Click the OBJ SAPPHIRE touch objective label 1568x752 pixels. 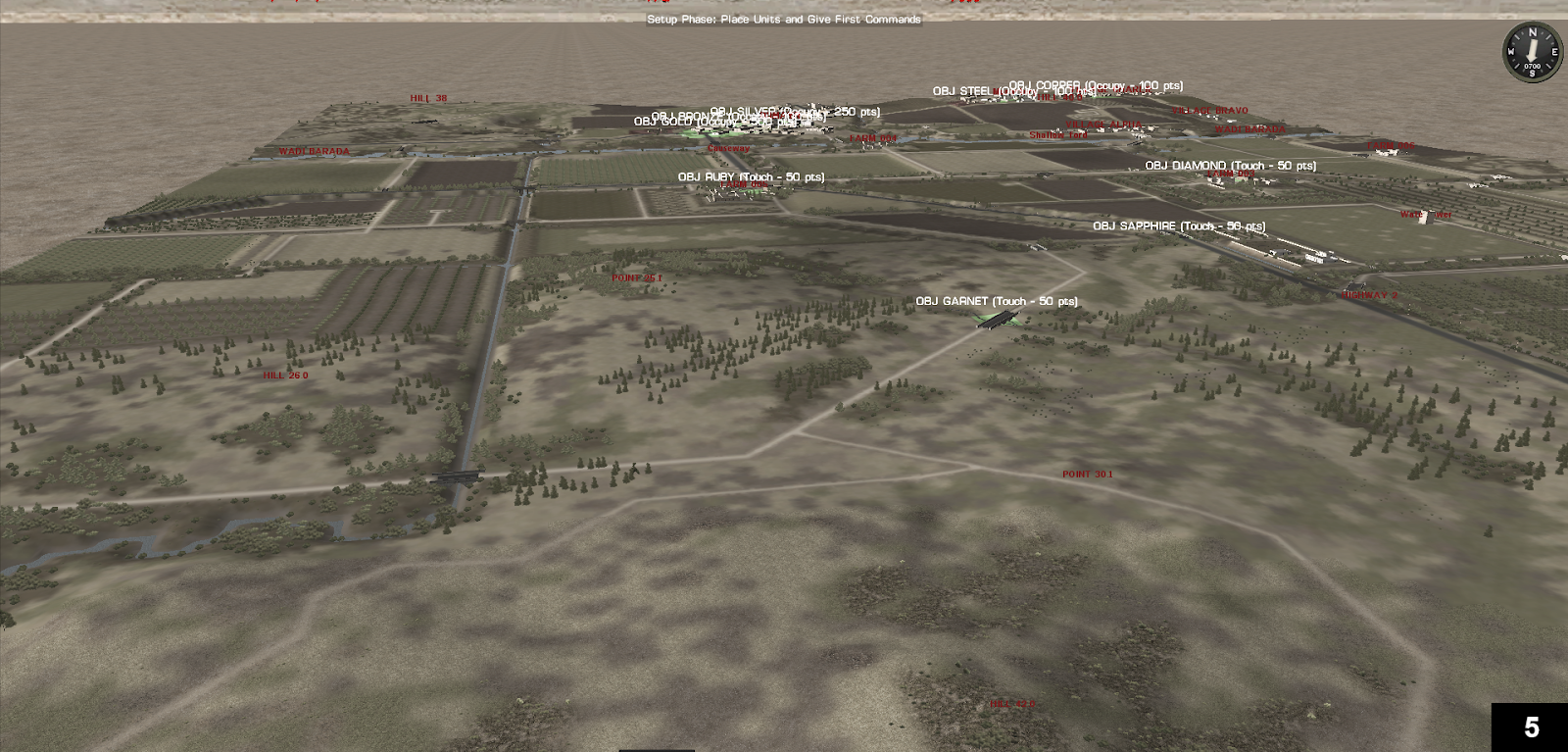pyautogui.click(x=1180, y=226)
